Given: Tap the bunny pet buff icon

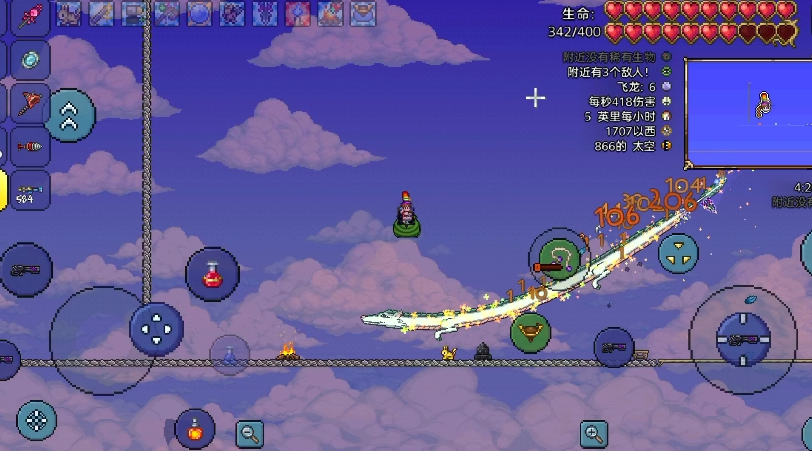Looking at the screenshot, I should click(69, 13).
